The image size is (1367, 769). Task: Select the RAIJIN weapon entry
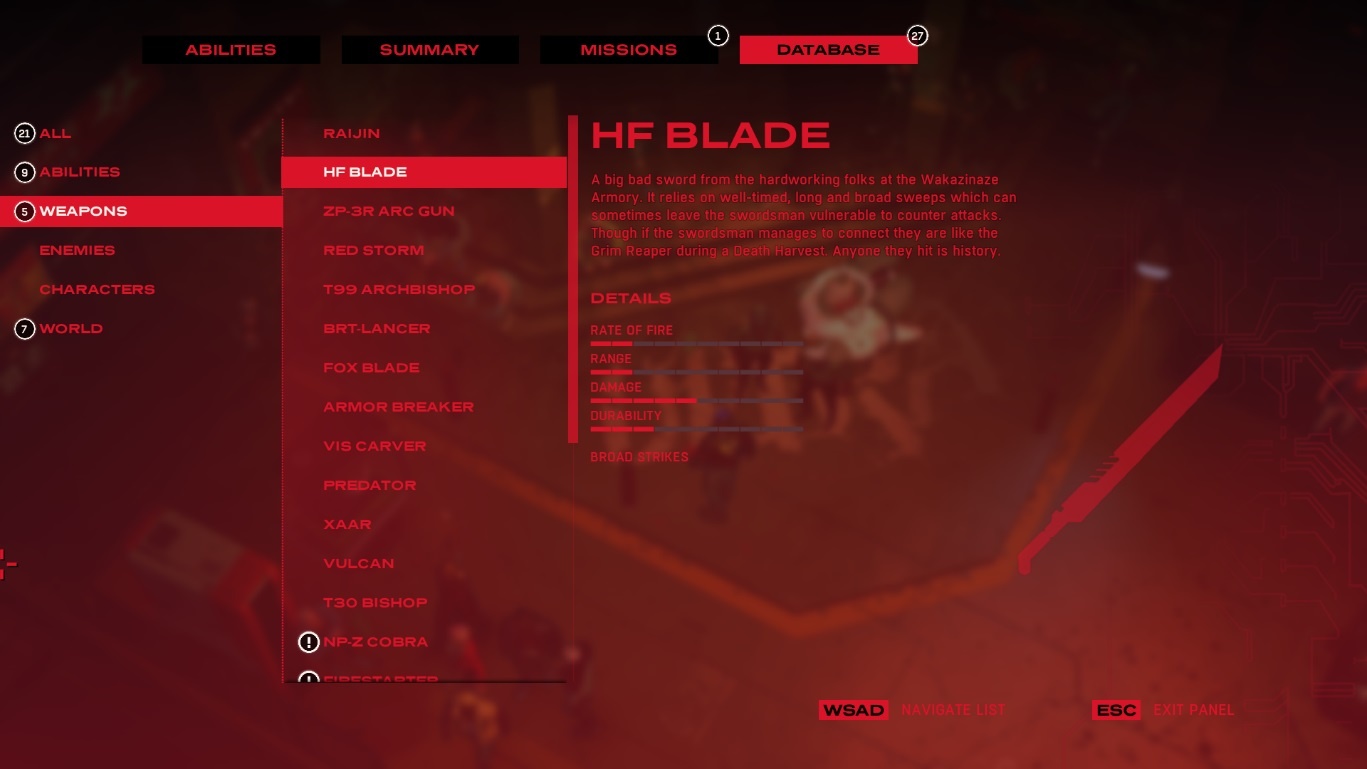click(x=349, y=132)
